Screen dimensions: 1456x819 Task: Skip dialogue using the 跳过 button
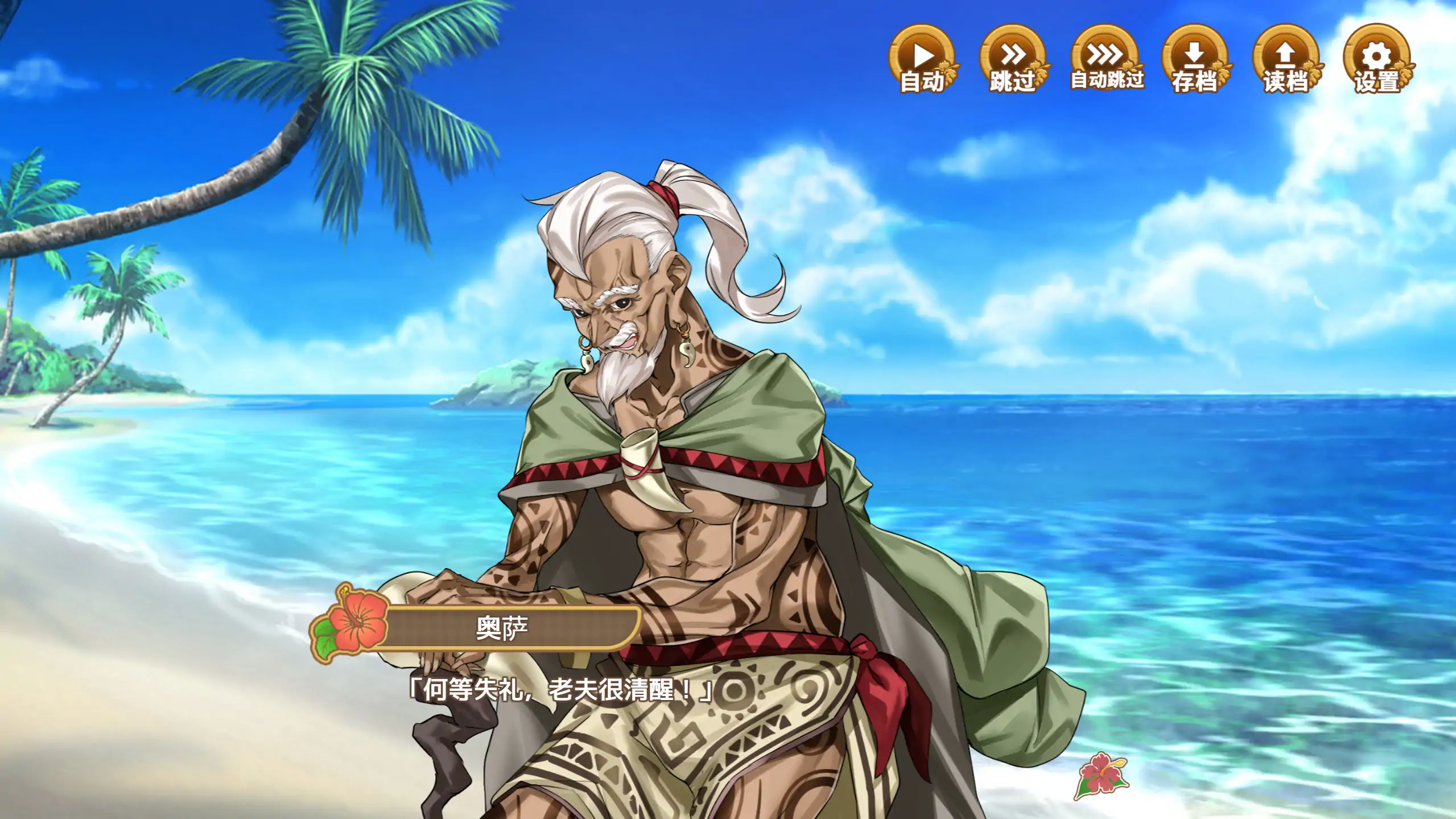pos(1013,59)
